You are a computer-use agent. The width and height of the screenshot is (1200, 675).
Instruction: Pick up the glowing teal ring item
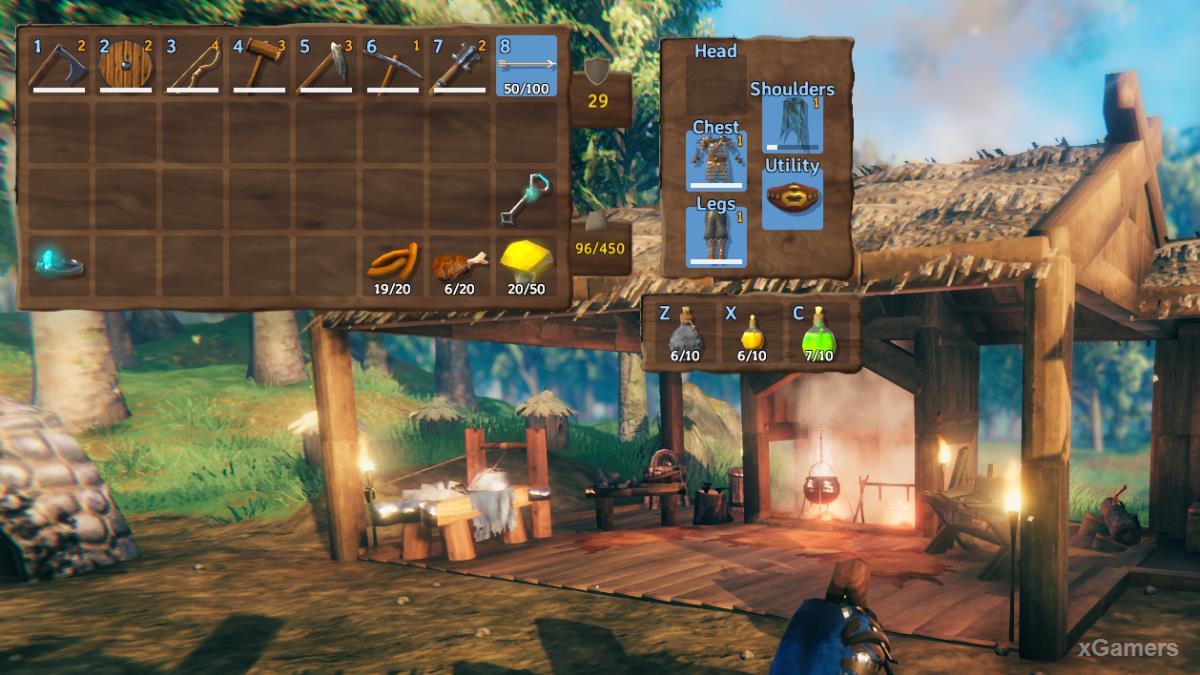(x=59, y=264)
